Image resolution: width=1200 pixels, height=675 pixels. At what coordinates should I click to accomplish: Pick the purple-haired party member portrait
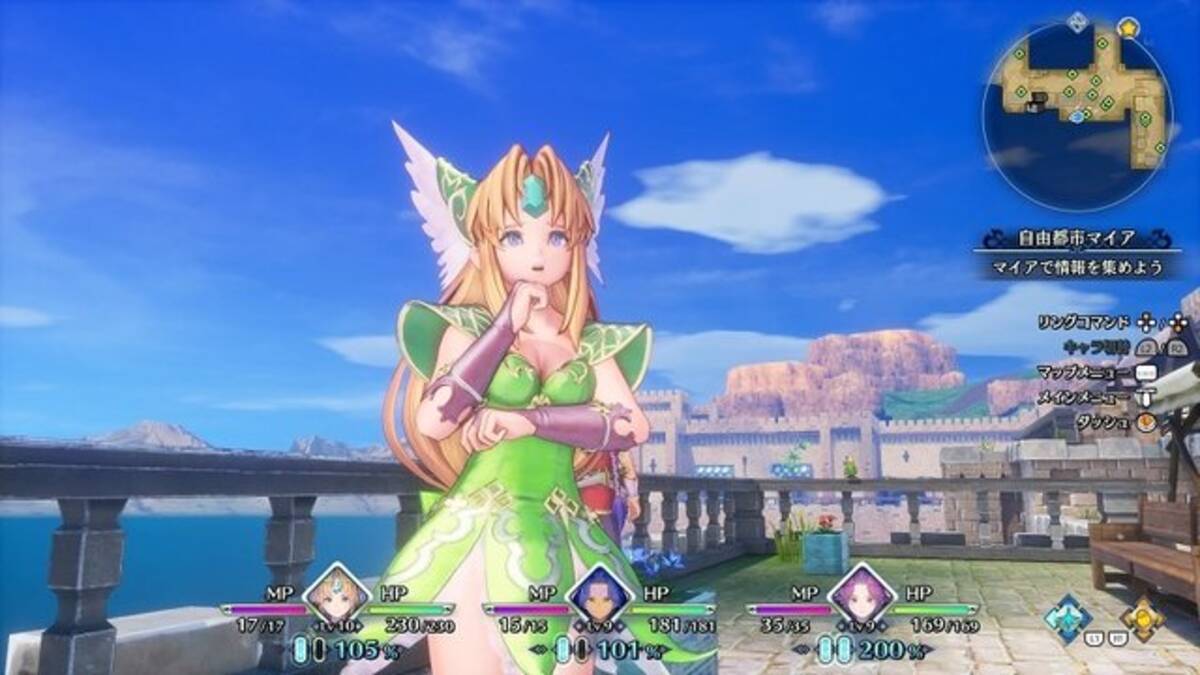pyautogui.click(x=860, y=595)
